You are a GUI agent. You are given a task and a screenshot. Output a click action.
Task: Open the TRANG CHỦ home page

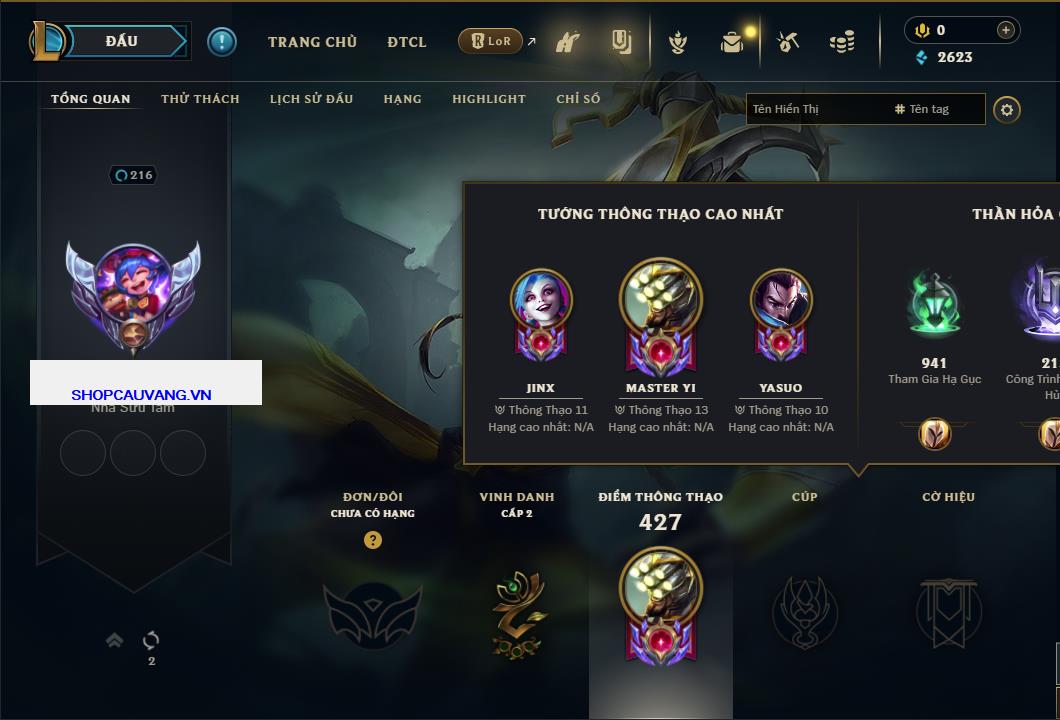coord(312,42)
